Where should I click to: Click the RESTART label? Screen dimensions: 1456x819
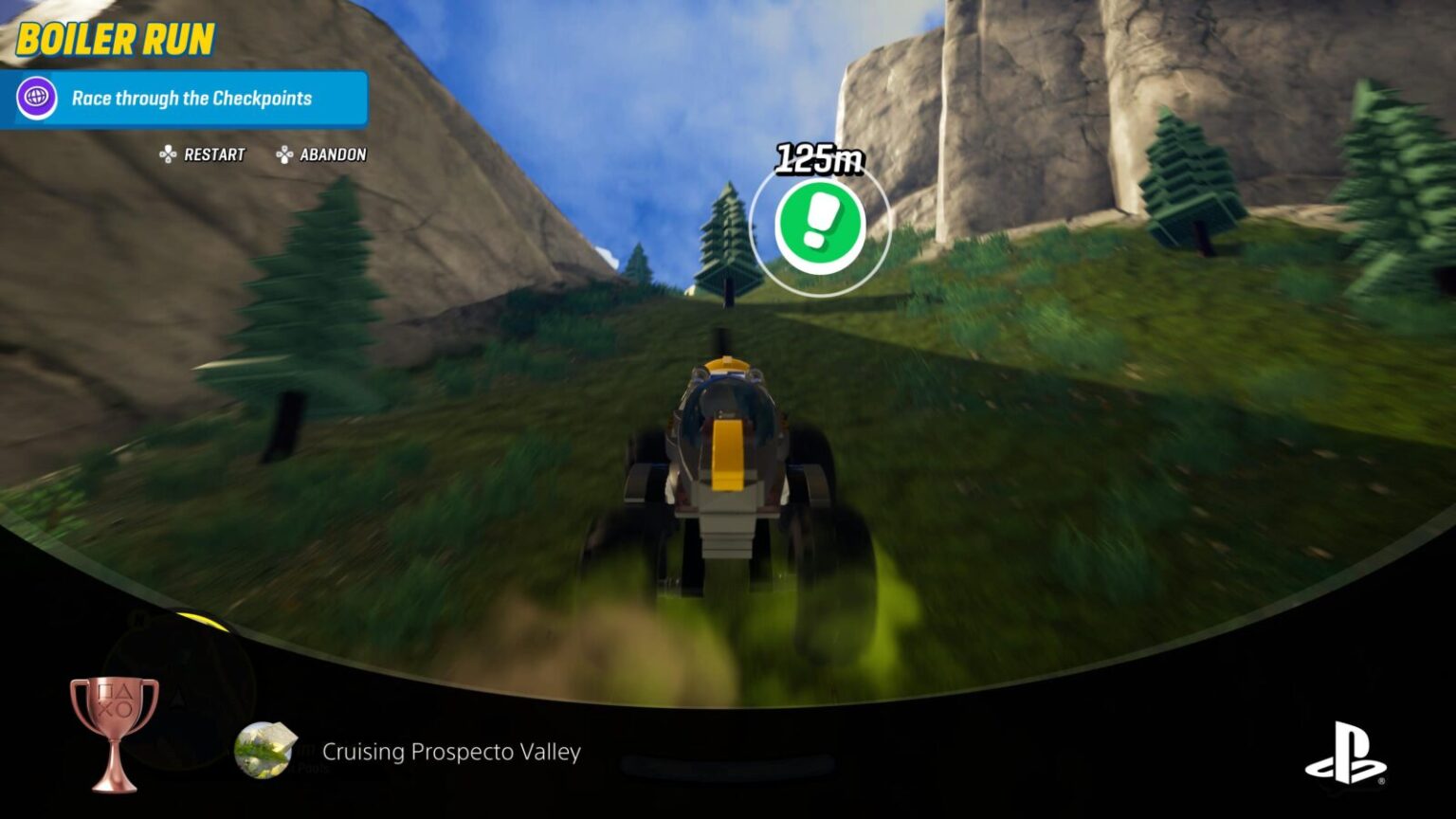pyautogui.click(x=214, y=155)
